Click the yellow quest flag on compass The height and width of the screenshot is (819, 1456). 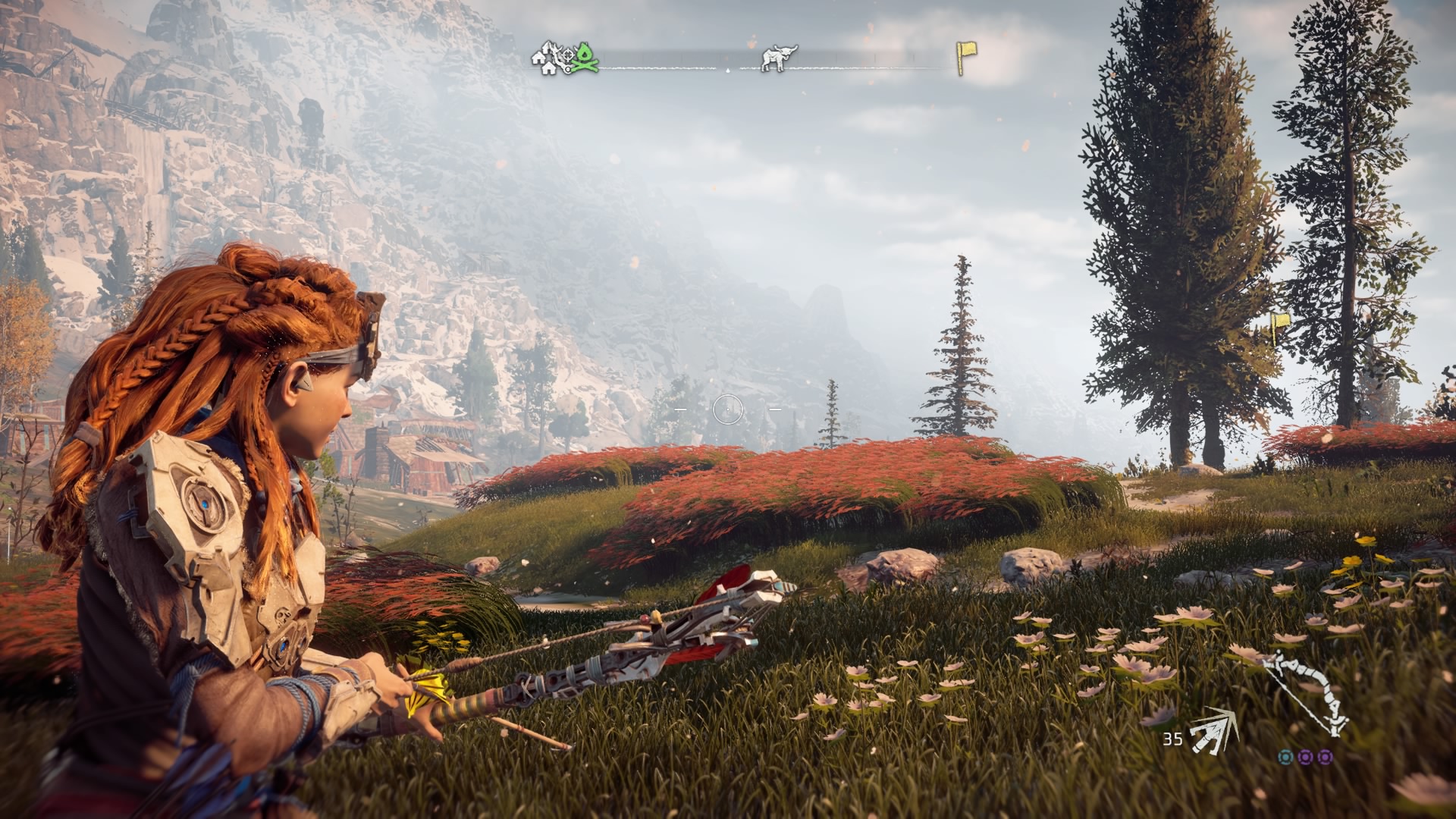966,58
